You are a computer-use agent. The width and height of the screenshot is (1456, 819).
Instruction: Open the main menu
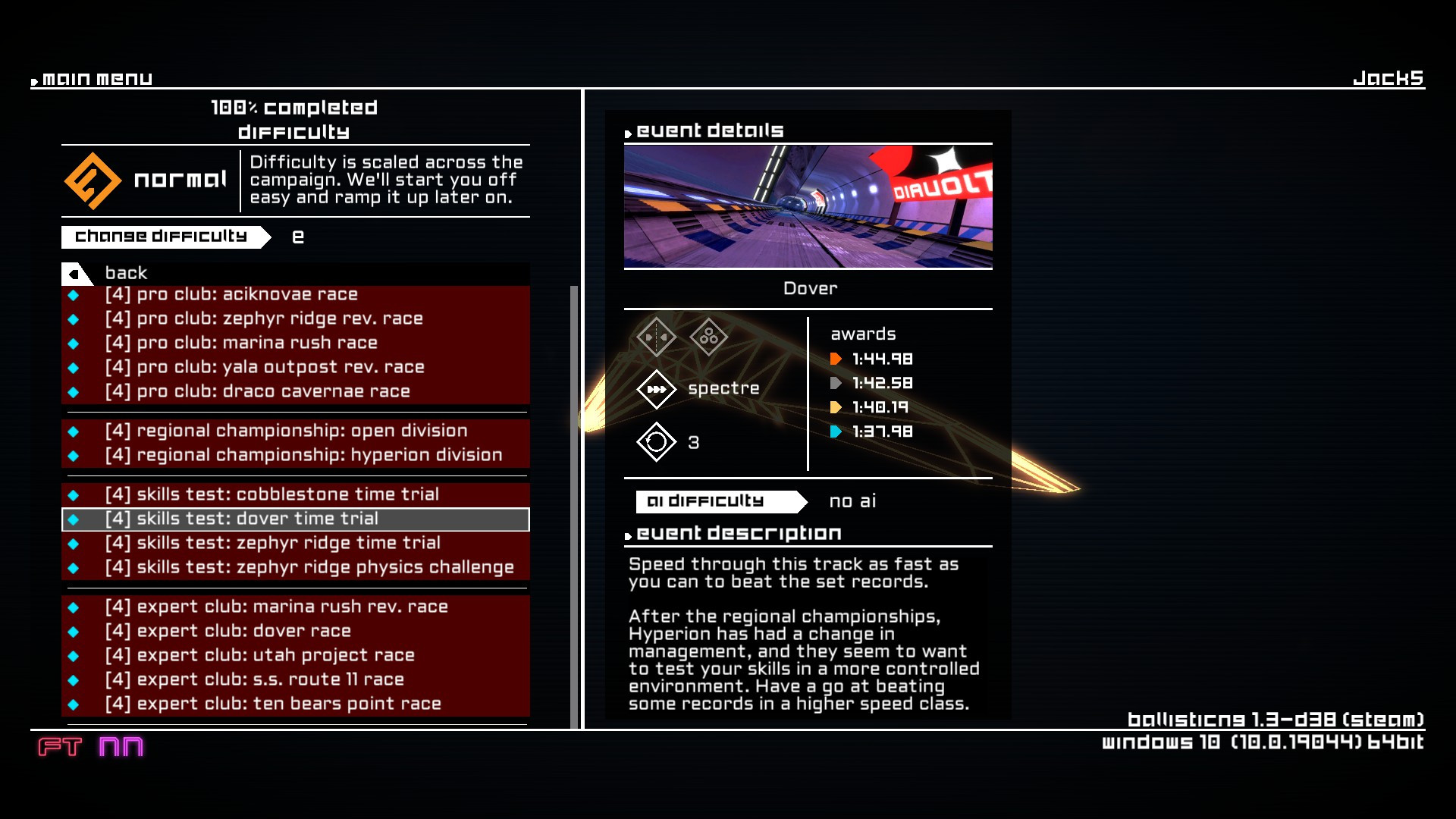tap(96, 78)
